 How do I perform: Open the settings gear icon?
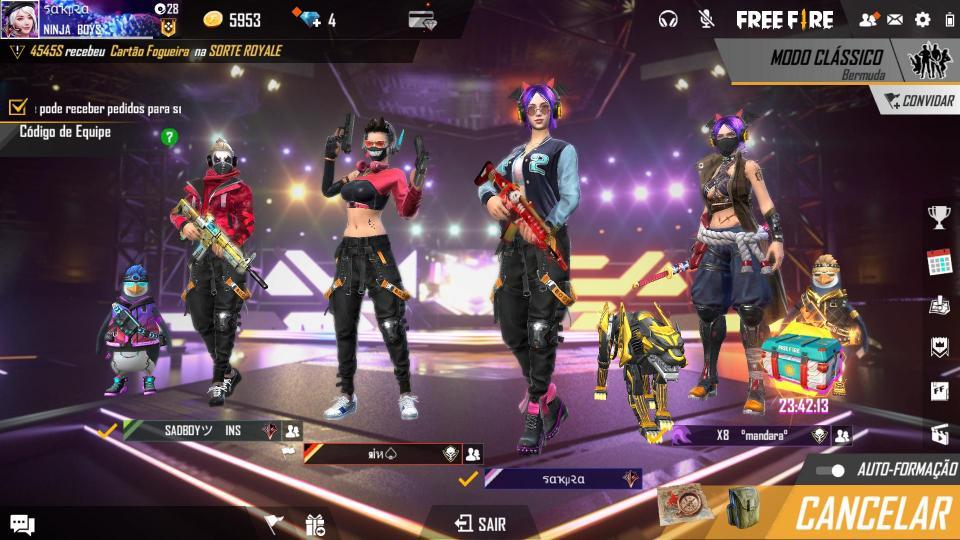click(x=922, y=19)
